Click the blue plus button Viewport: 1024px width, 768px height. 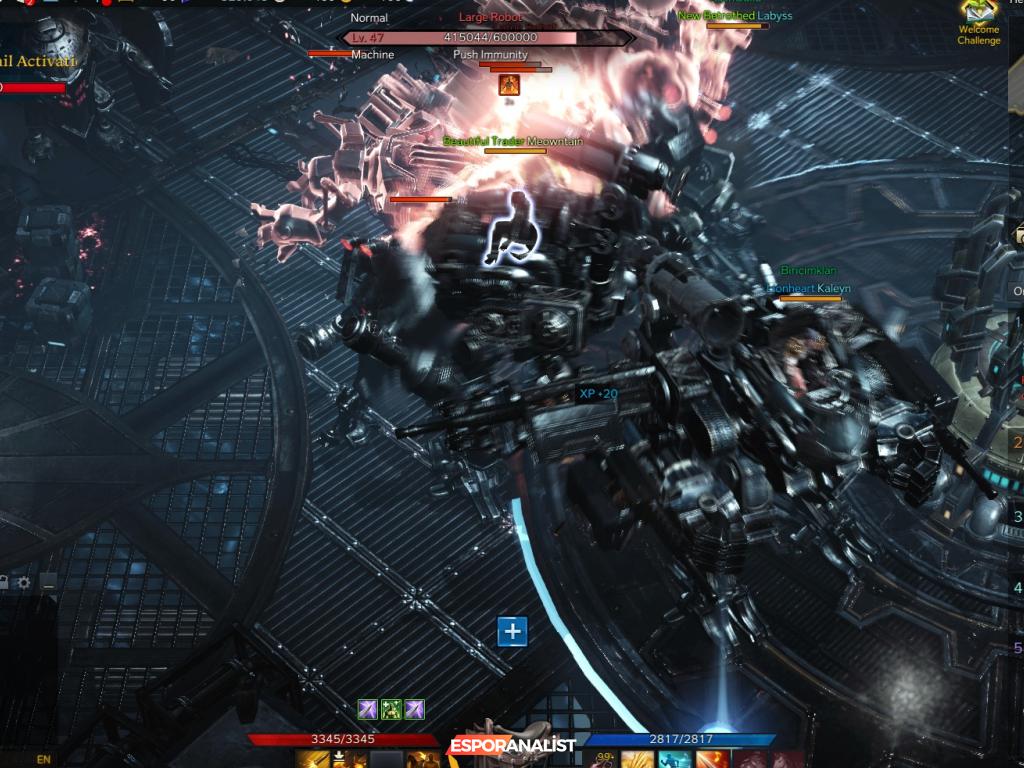tap(512, 631)
